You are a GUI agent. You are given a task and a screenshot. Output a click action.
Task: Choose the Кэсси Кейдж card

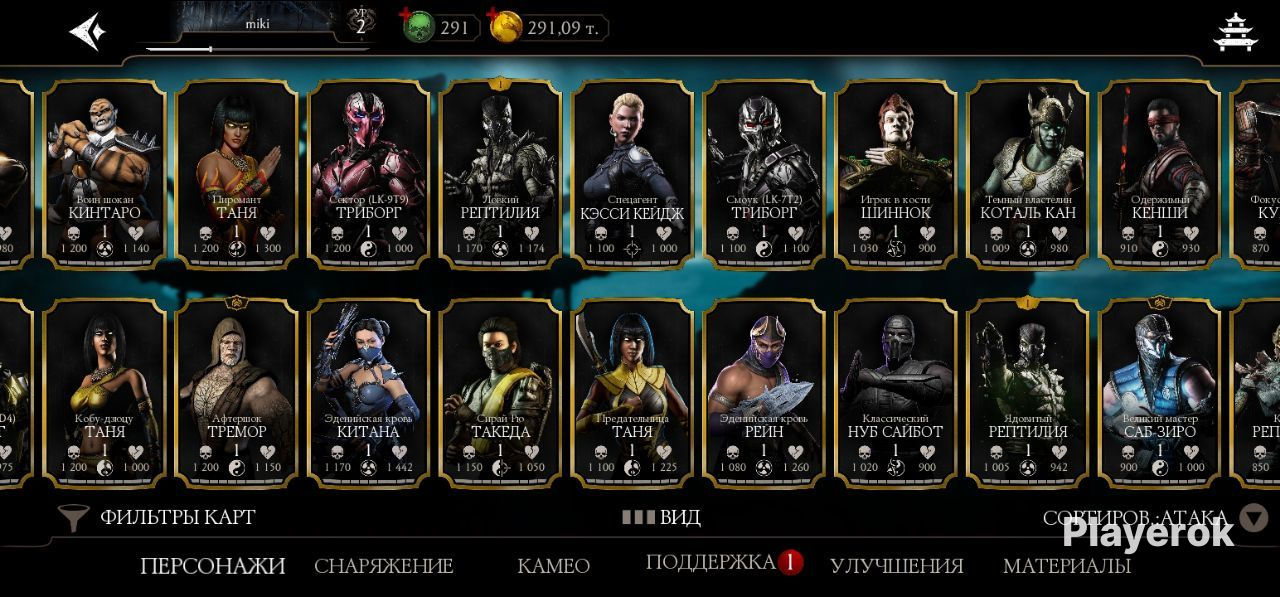click(632, 174)
